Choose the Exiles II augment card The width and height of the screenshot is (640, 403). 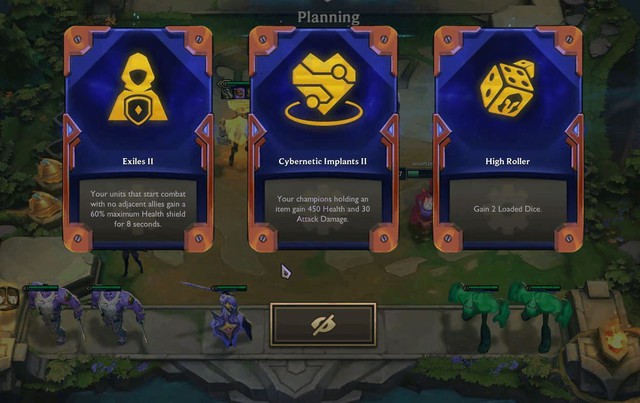[137, 139]
